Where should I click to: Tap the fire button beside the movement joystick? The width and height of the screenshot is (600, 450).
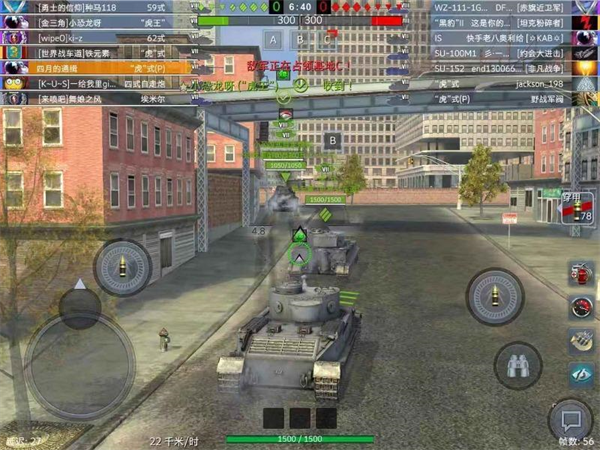coord(123,267)
